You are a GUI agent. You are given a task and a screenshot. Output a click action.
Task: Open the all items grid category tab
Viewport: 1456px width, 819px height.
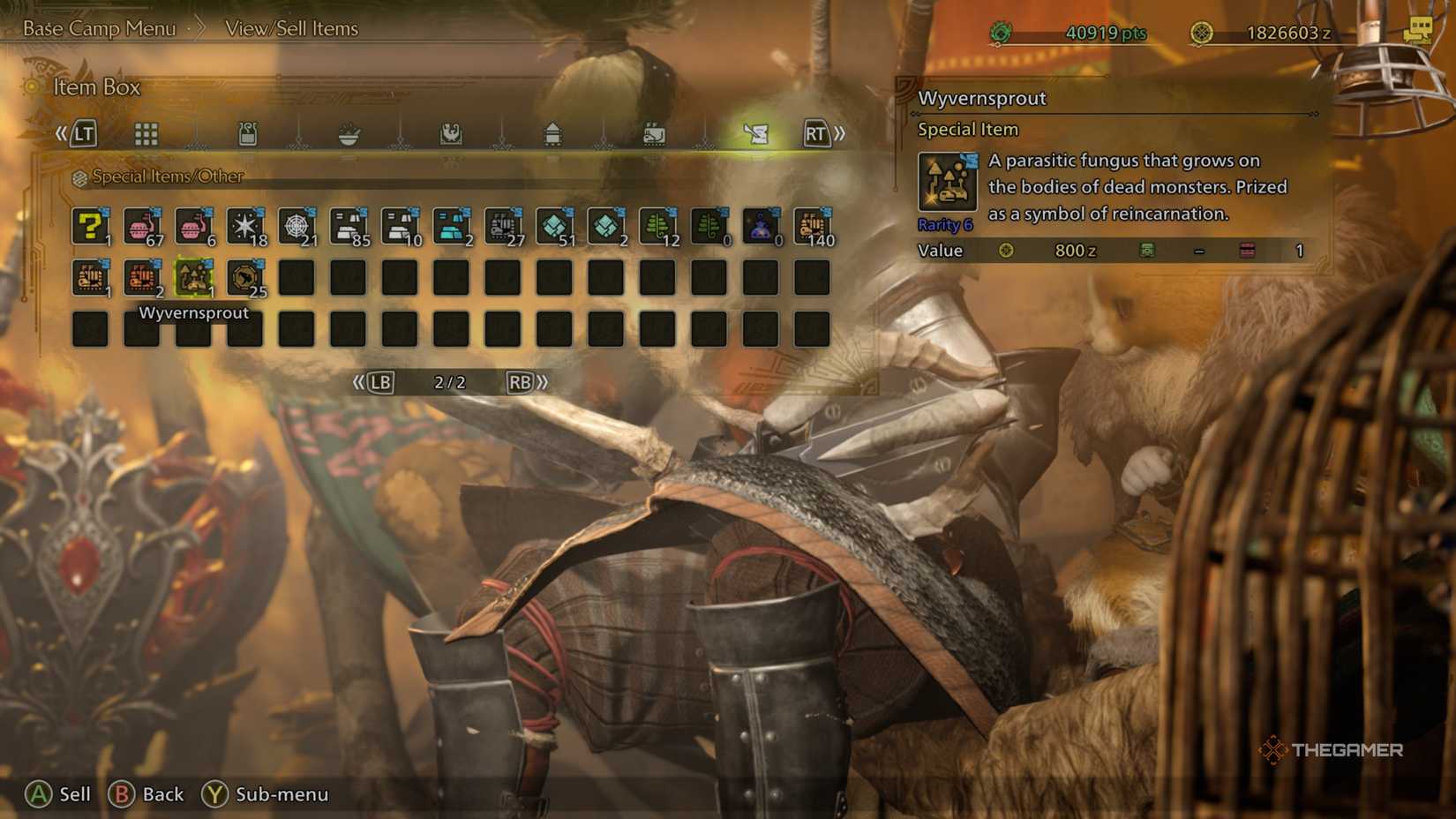click(x=146, y=133)
